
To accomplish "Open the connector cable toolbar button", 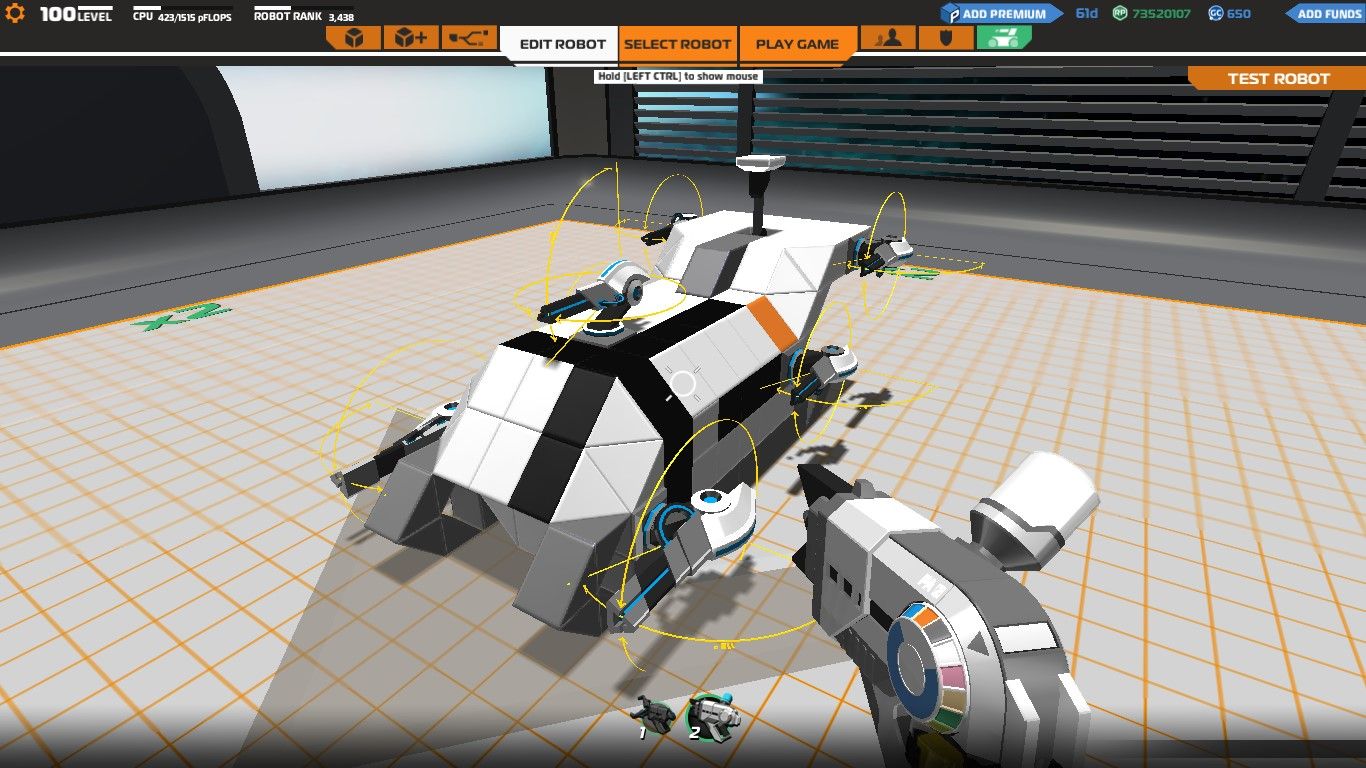I will point(467,38).
